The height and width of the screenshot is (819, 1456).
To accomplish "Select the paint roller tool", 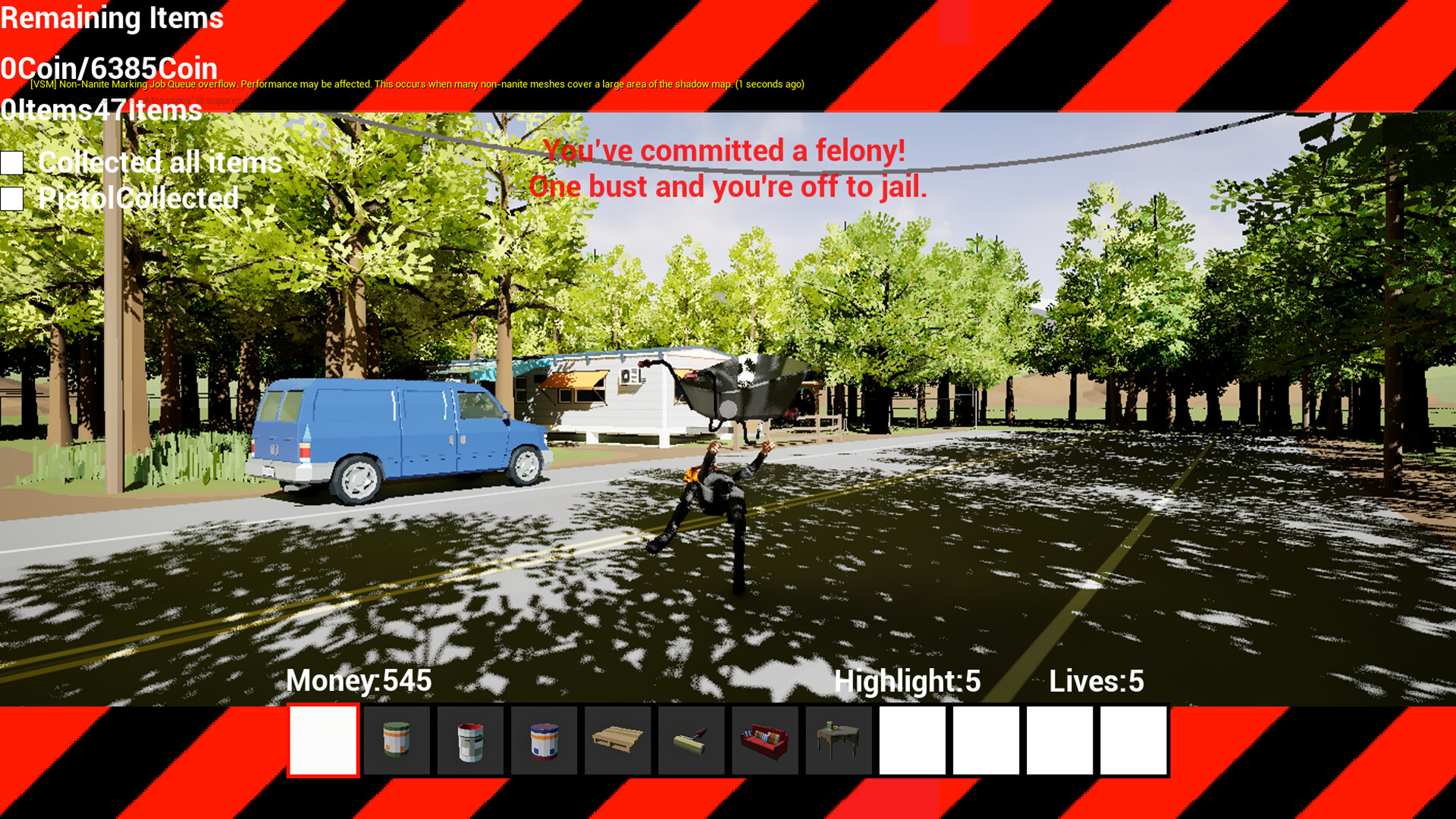I will [691, 740].
